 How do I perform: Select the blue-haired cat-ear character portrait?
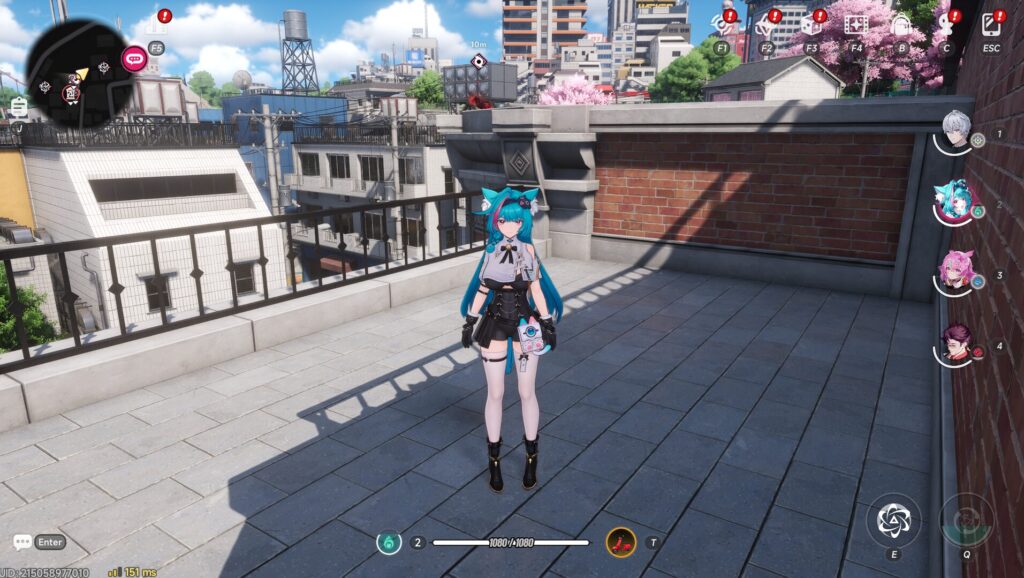[954, 200]
